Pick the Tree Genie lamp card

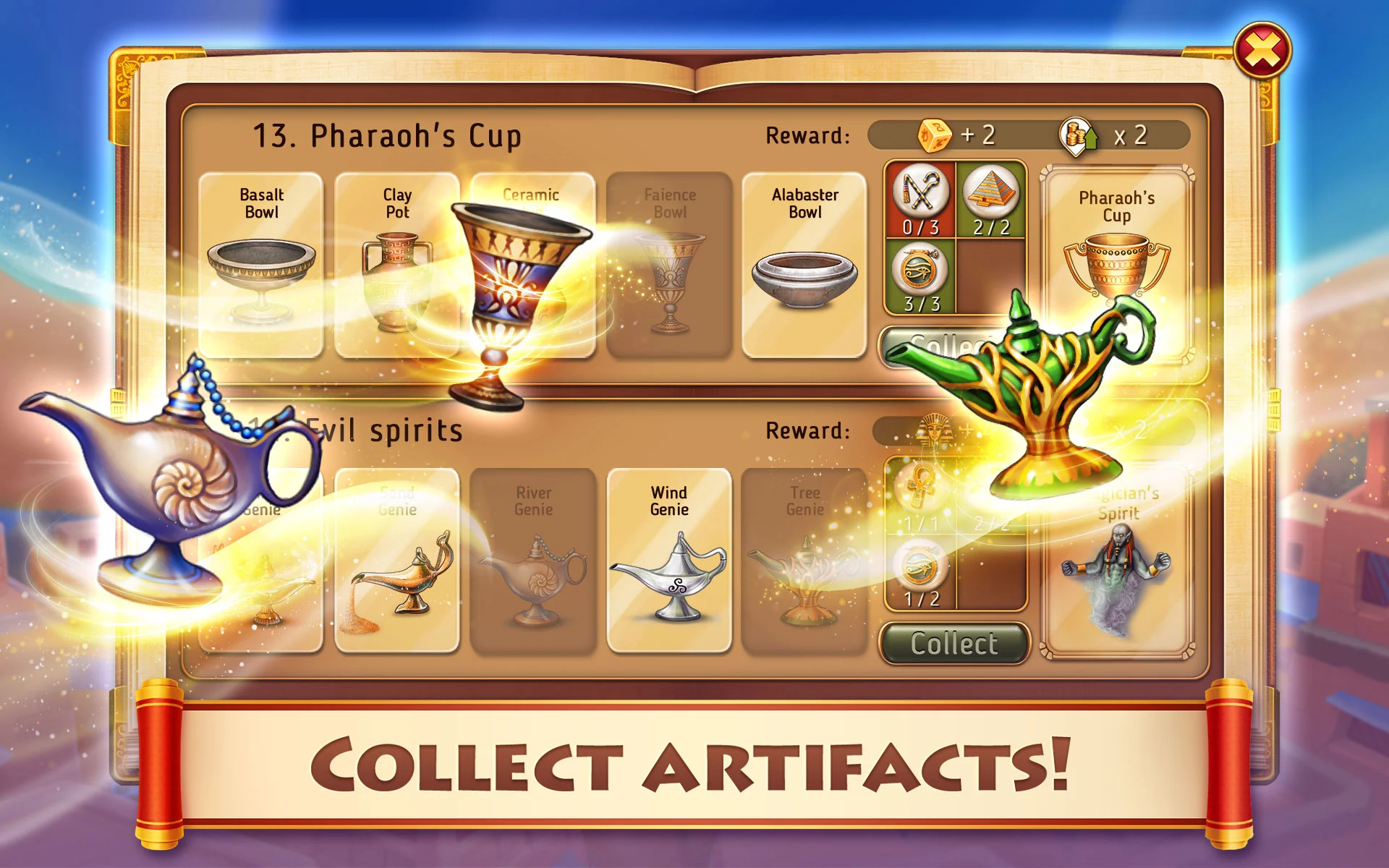click(x=804, y=561)
